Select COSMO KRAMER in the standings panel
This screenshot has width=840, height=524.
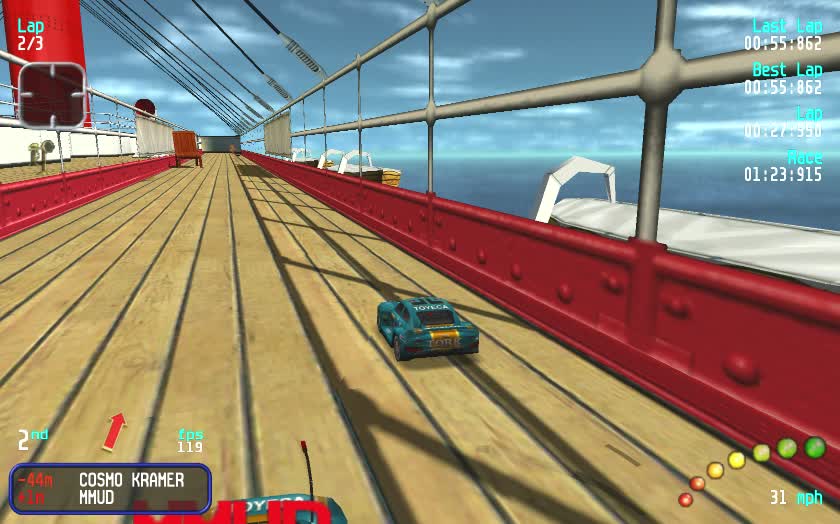pyautogui.click(x=131, y=480)
